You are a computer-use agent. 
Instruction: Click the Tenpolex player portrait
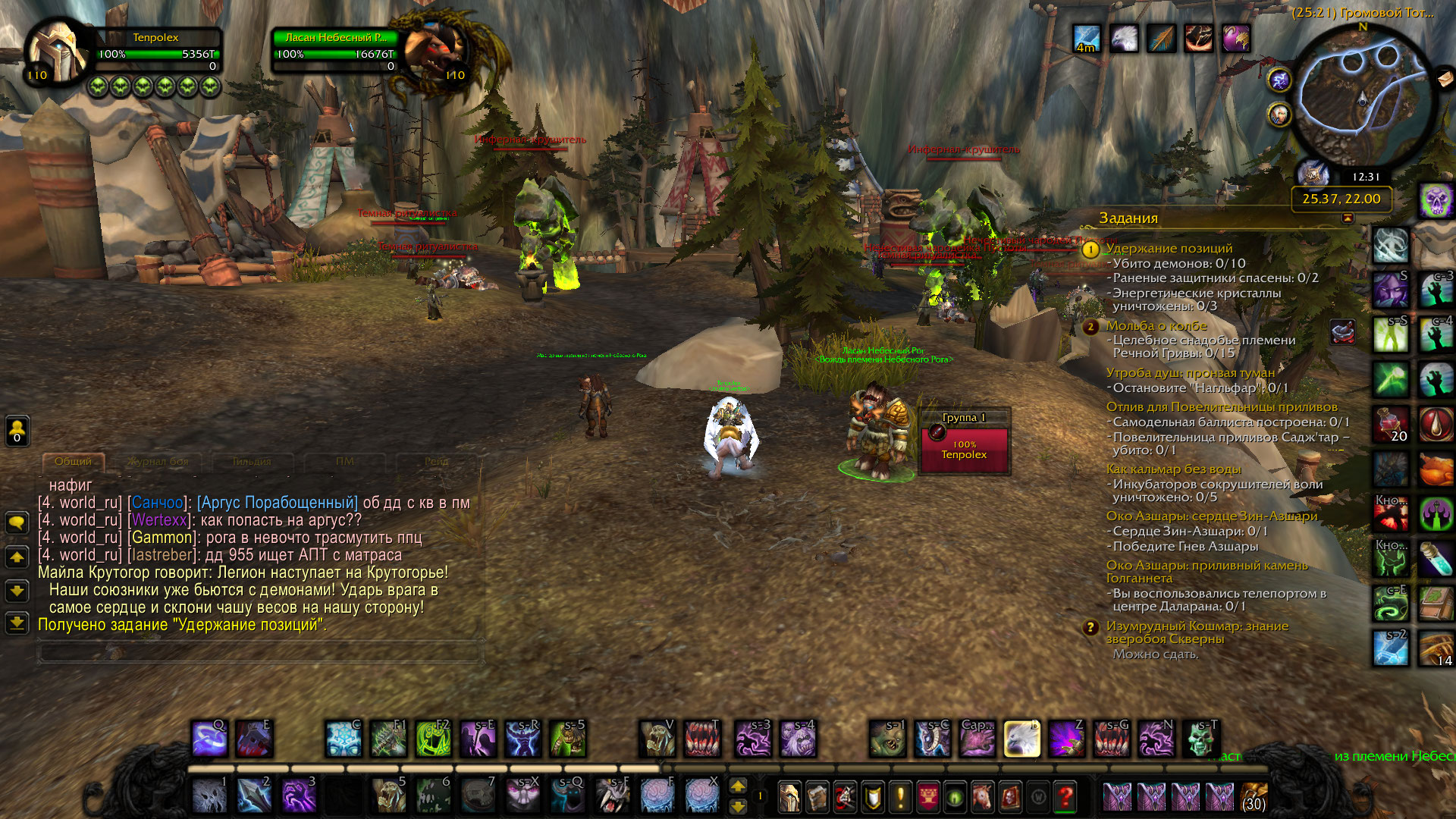pos(58,52)
